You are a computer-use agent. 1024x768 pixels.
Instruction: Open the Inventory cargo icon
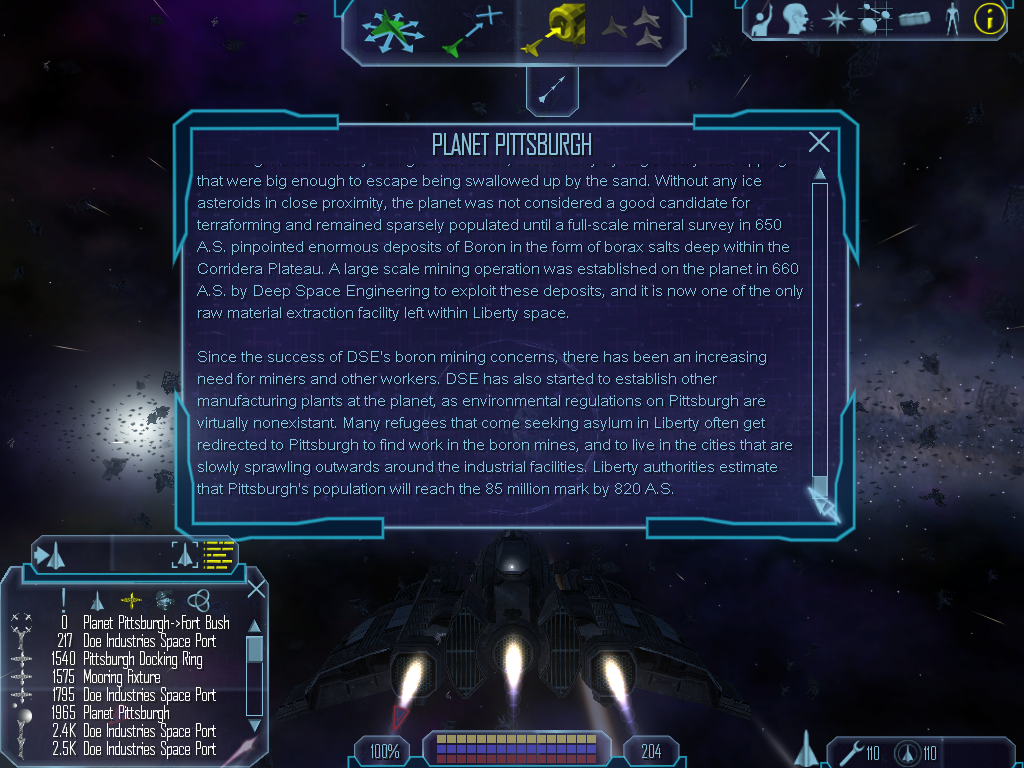[x=914, y=18]
